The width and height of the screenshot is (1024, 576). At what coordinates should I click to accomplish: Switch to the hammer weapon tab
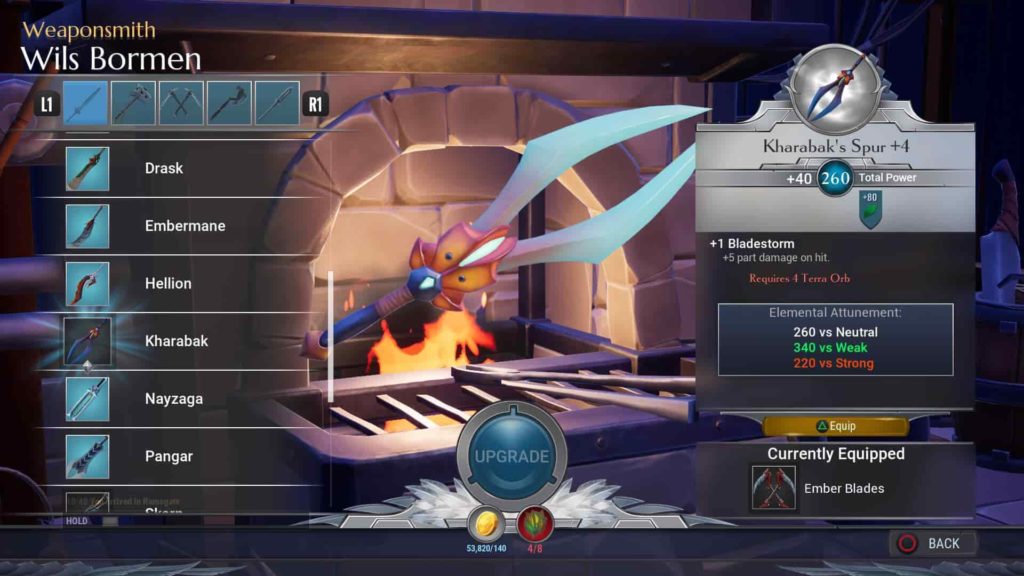[133, 103]
